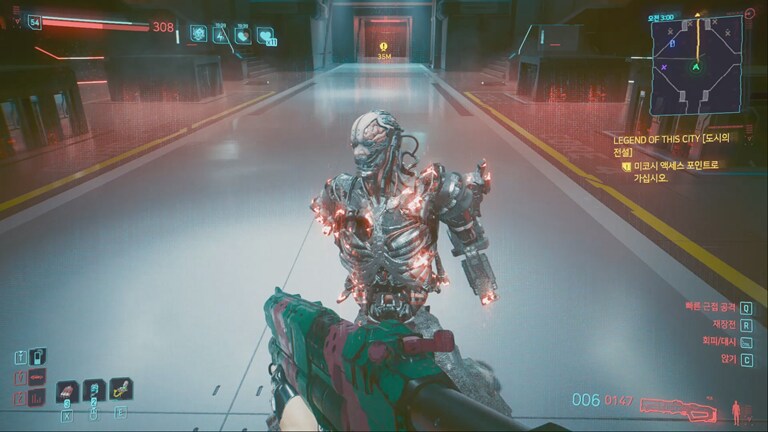Screen dimensions: 768x432
Task: Open the minimap in the corner
Action: [x=697, y=64]
